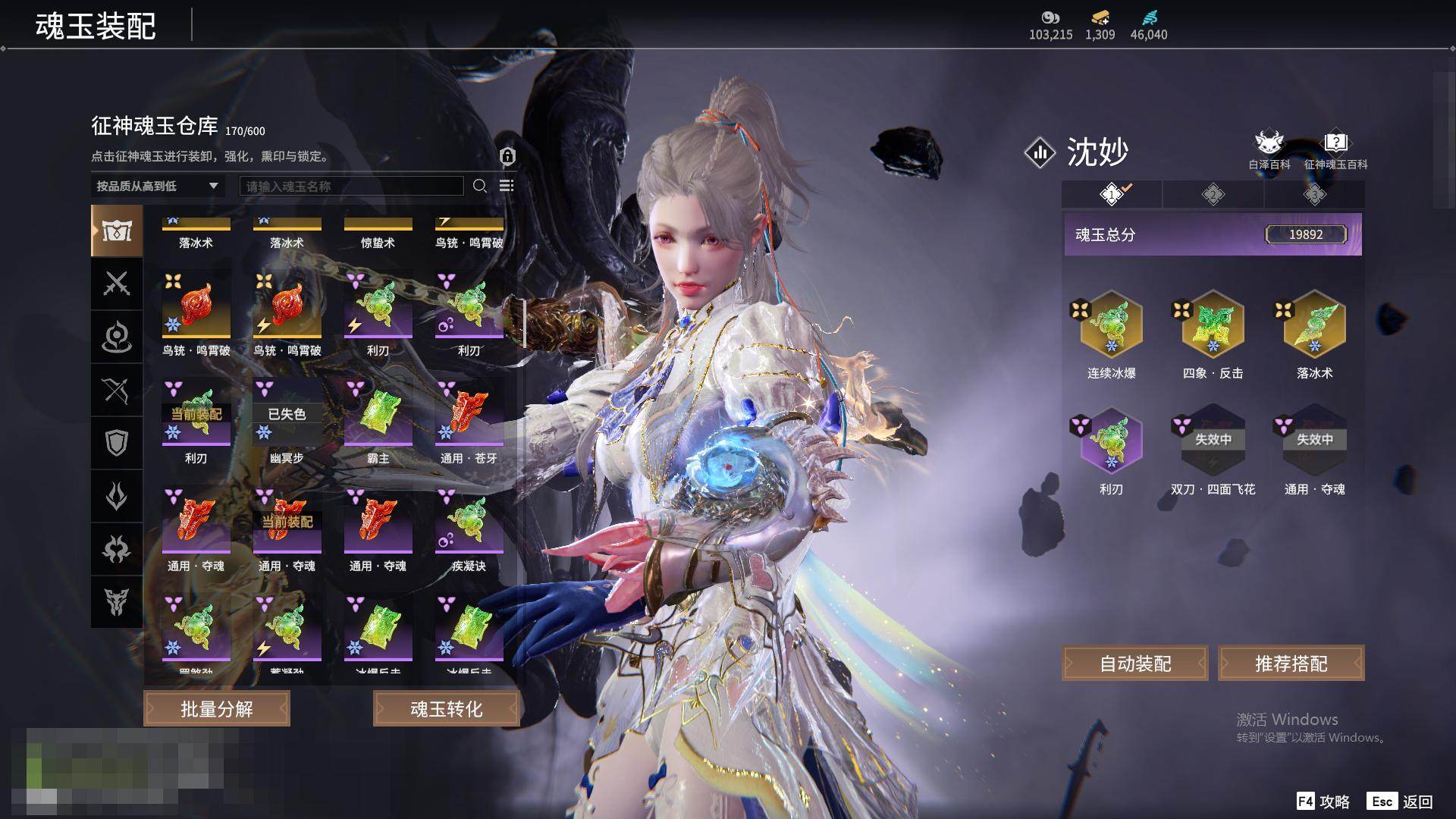Image resolution: width=1456 pixels, height=819 pixels.
Task: Open the list filter icon
Action: coord(507,186)
